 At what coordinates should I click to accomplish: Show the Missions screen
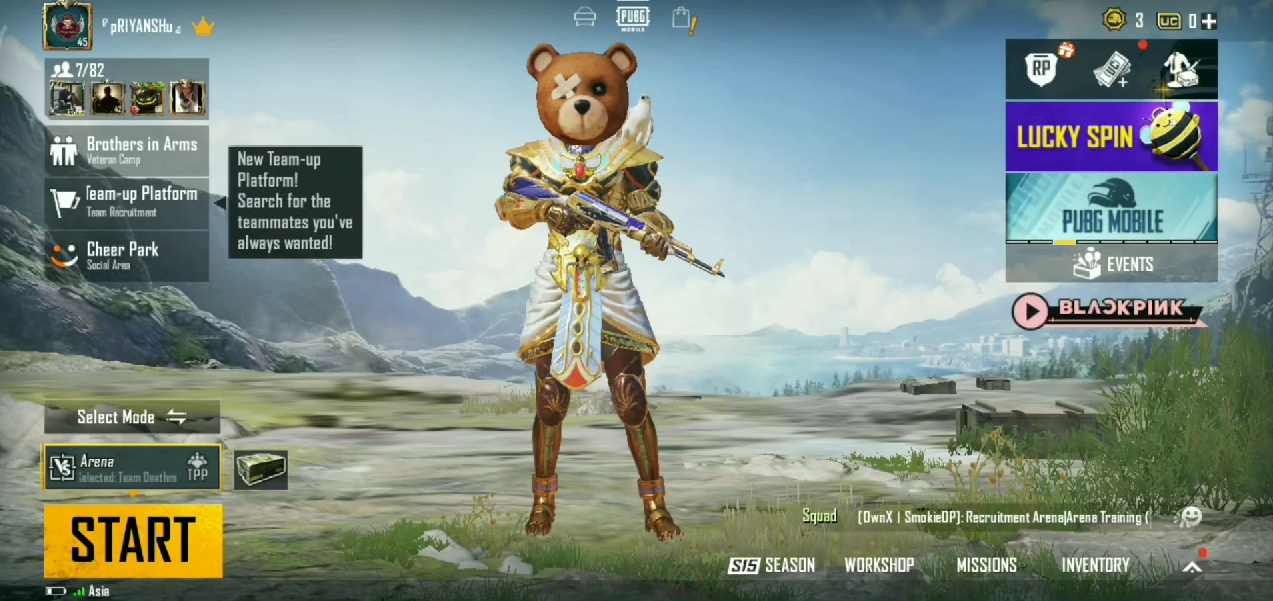986,566
